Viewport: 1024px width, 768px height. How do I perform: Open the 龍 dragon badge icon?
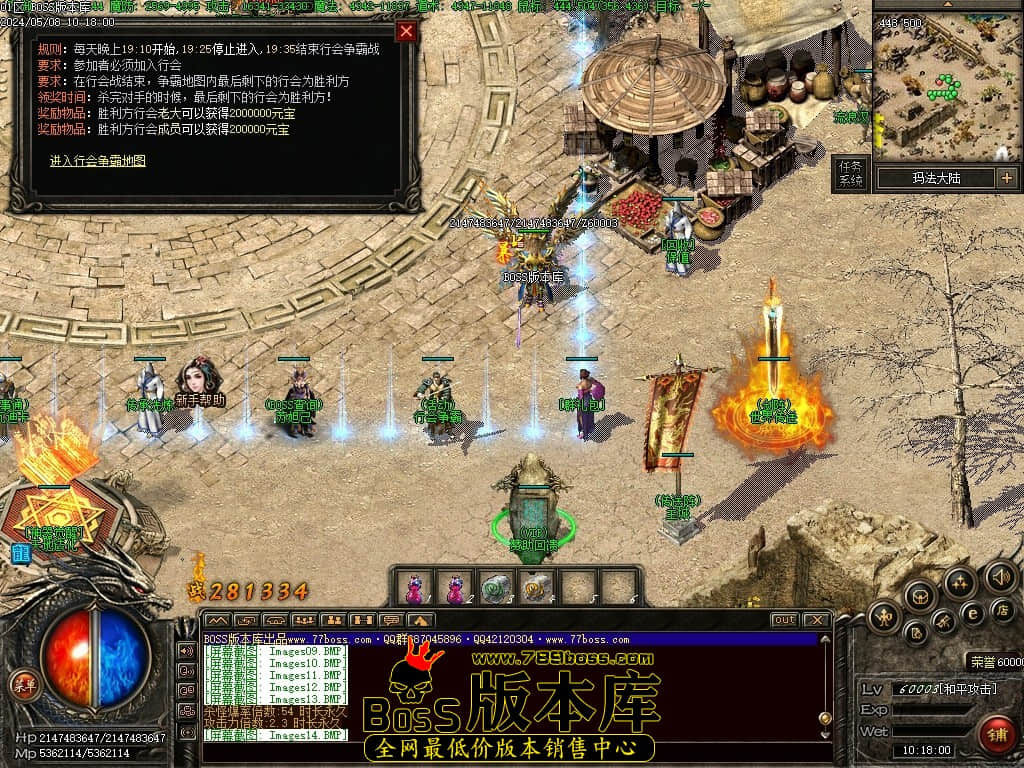point(20,552)
